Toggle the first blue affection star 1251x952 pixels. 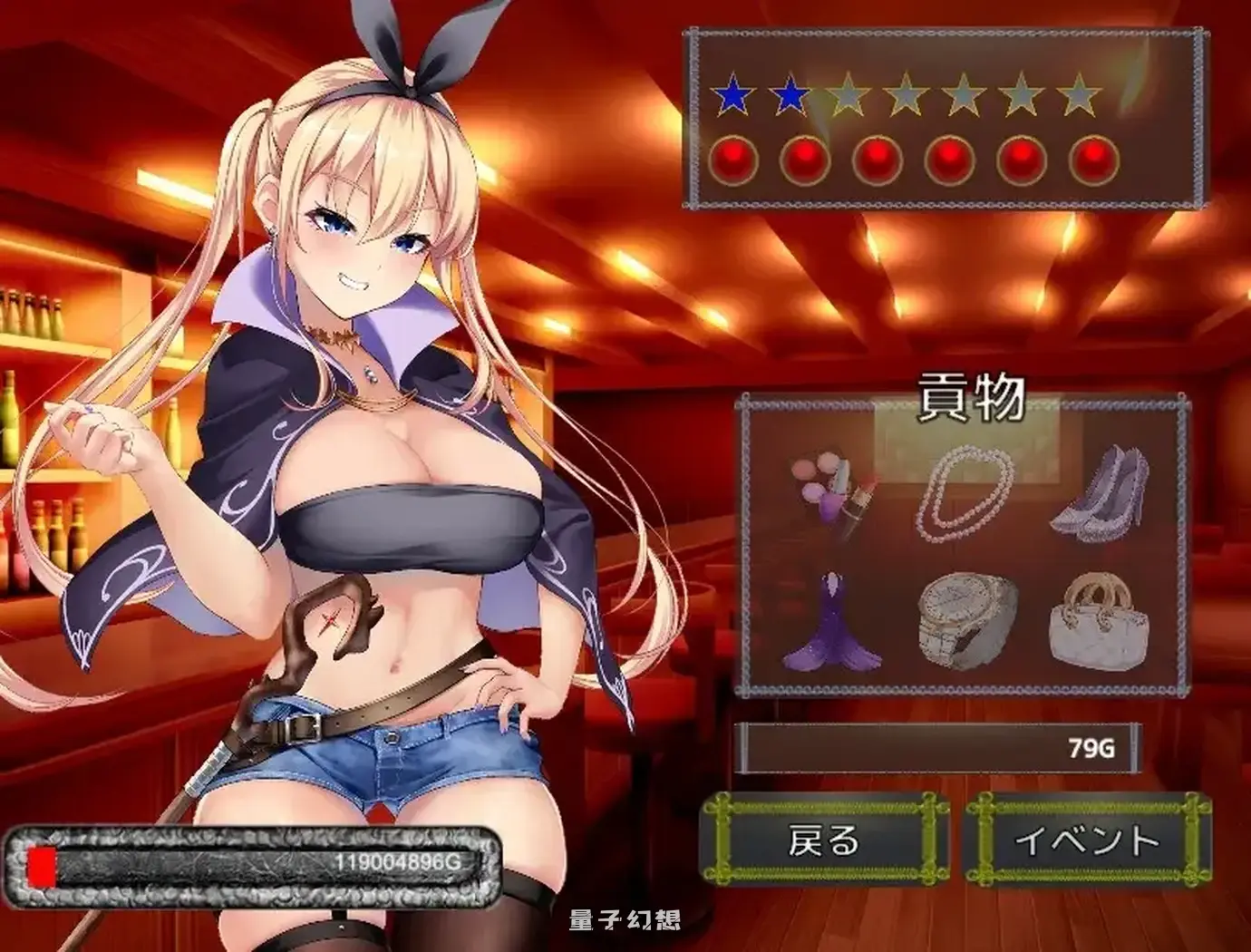point(732,93)
